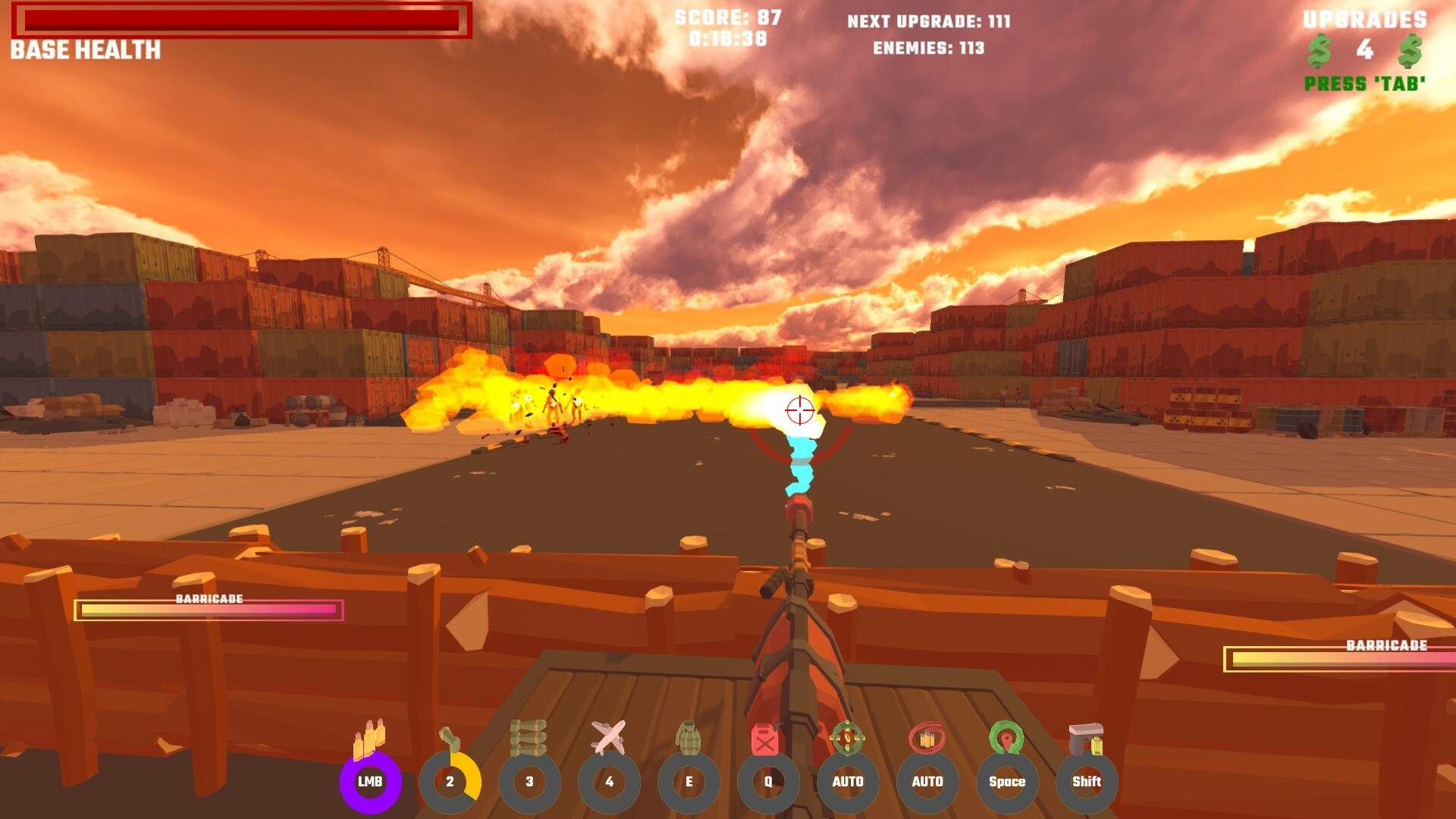This screenshot has width=1456, height=819.
Task: Toggle the active LMB weapon selection
Action: pyautogui.click(x=372, y=782)
